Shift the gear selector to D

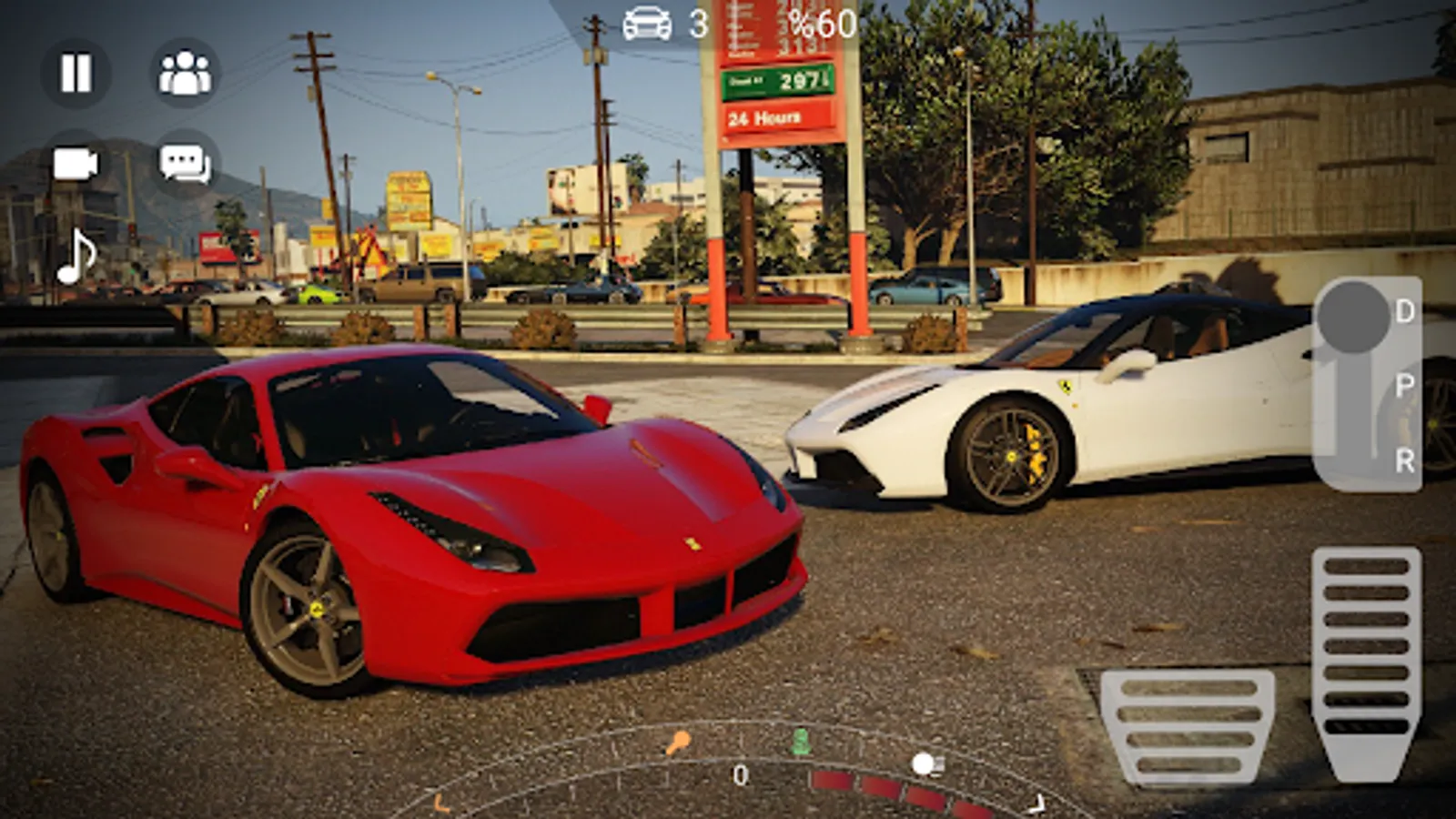[x=1404, y=312]
